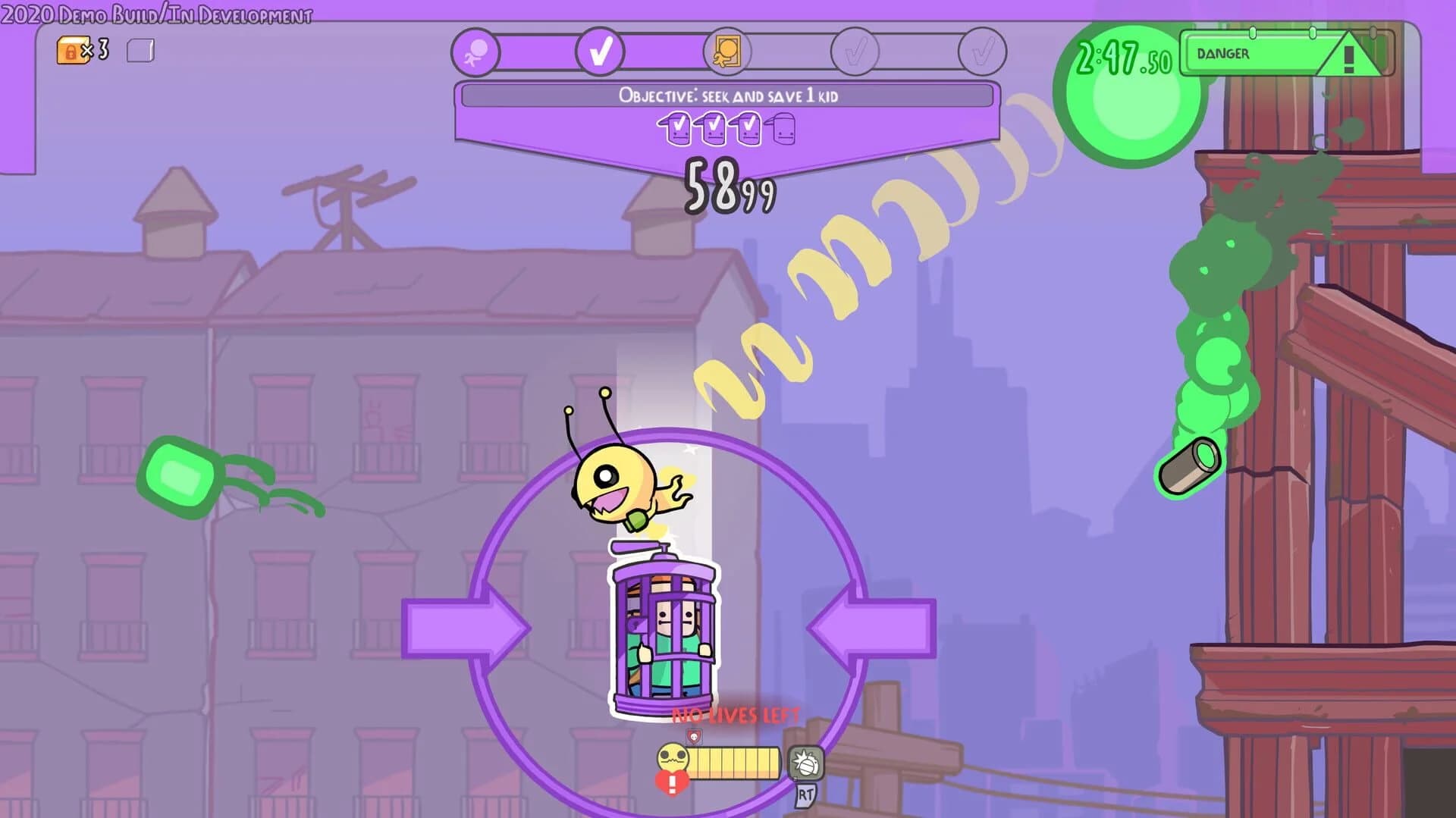
Task: Open the empty item slot box
Action: [141, 49]
